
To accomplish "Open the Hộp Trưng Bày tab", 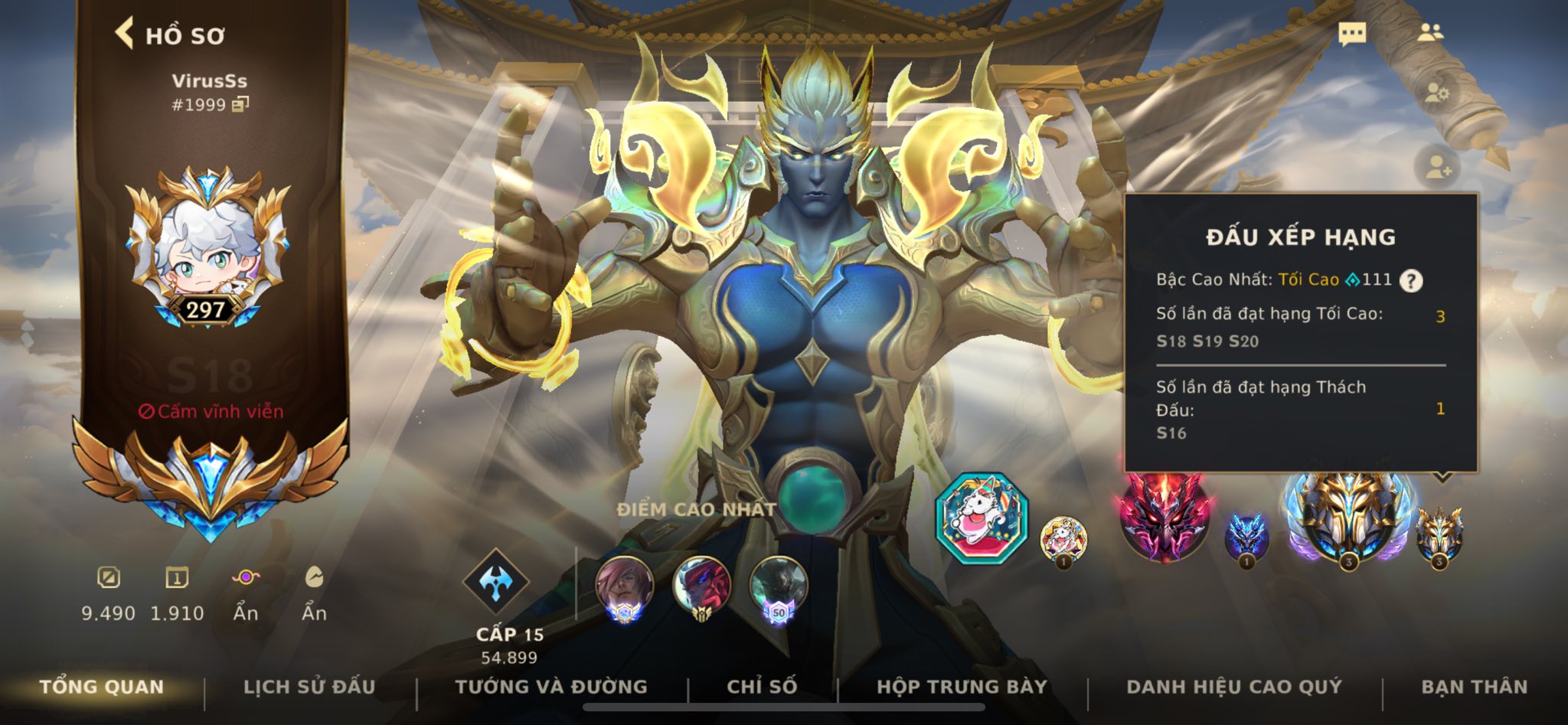I will [x=962, y=687].
